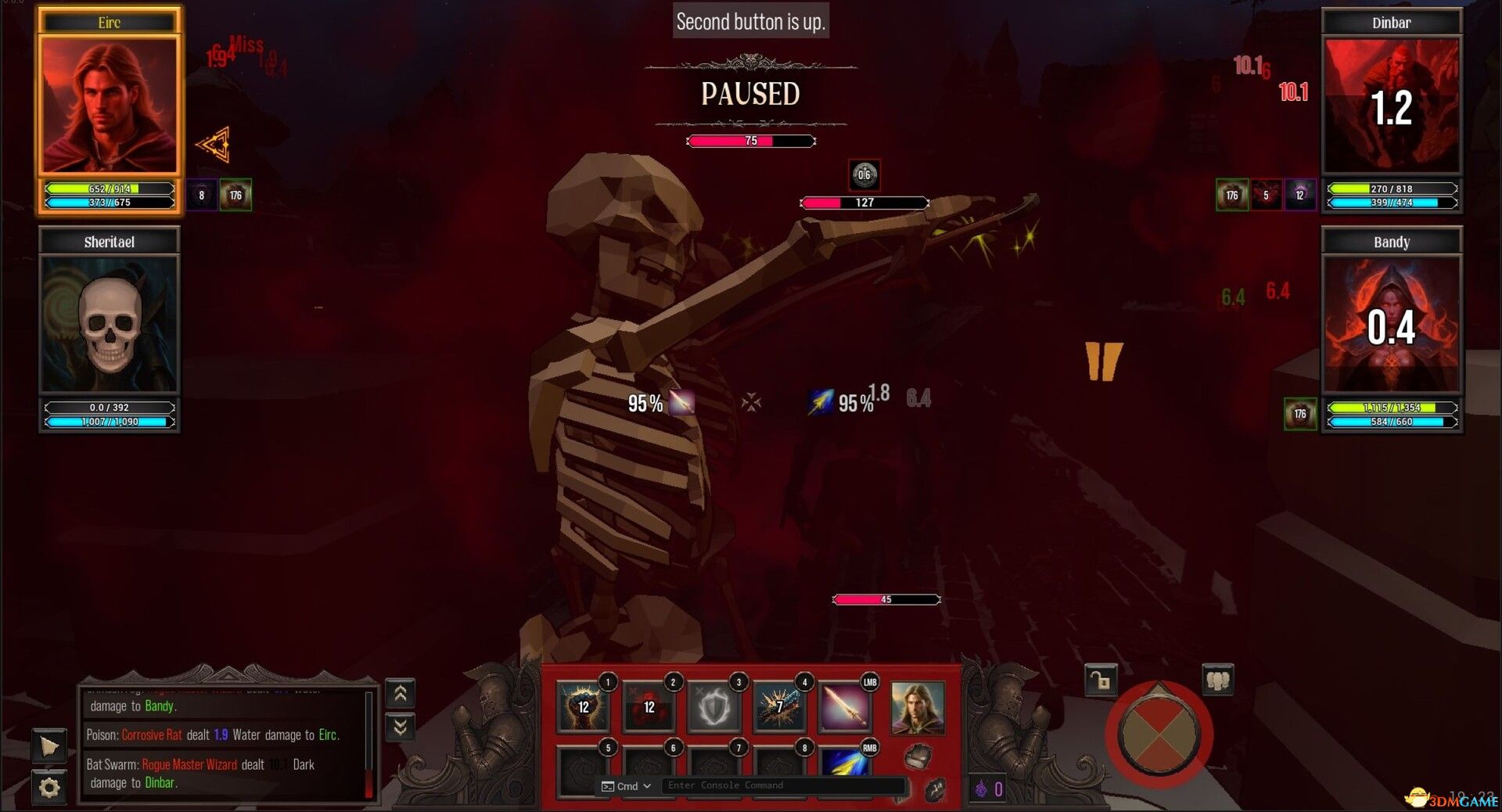This screenshot has height=812, width=1502.
Task: Open the Cmd dropdown in the console
Action: coord(627,786)
